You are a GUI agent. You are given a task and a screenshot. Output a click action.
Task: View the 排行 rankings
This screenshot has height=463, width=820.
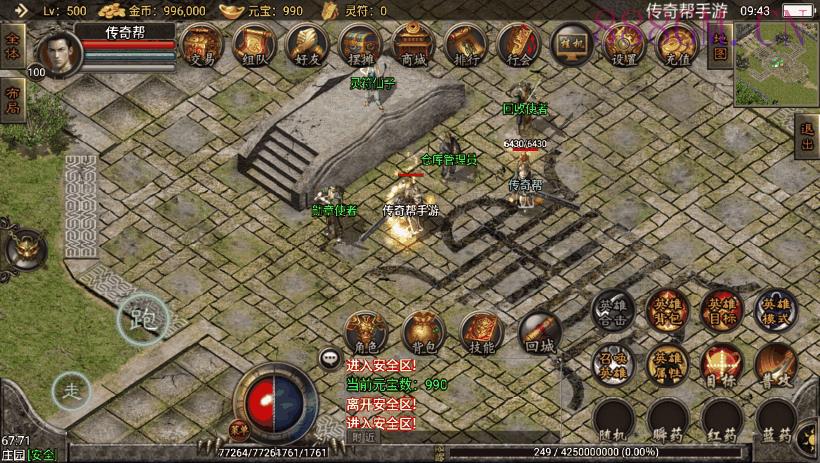coord(465,46)
